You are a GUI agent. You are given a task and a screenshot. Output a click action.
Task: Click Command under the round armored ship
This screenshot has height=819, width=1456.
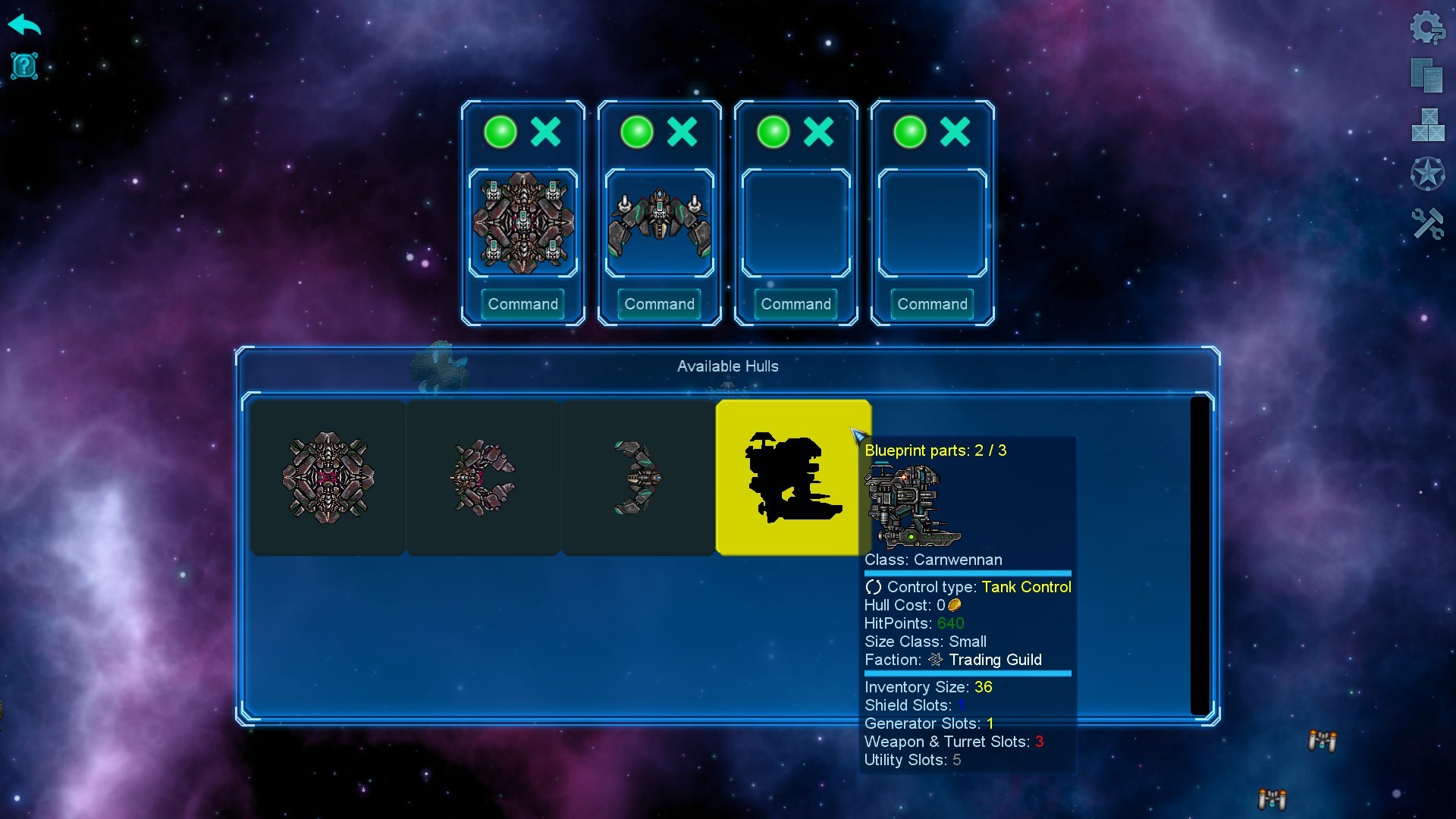(x=523, y=304)
